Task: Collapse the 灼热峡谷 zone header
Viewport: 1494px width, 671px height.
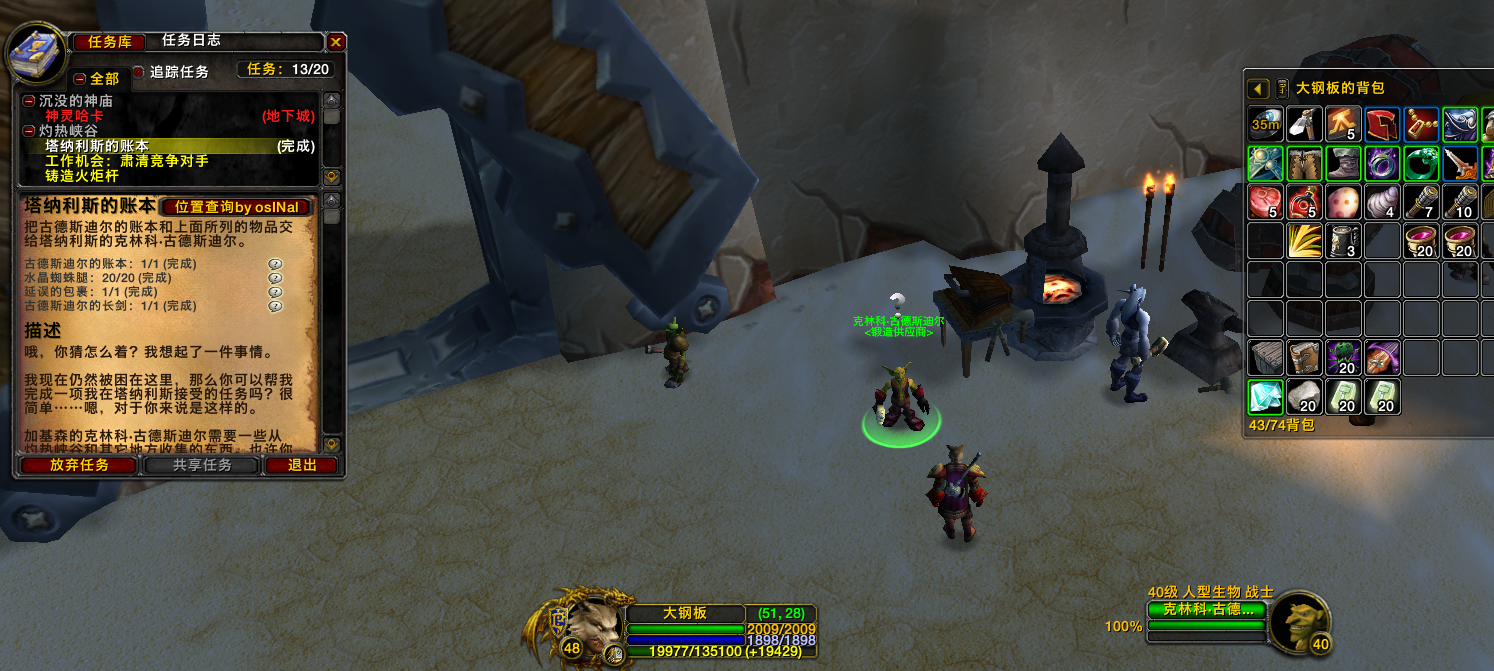Action: (x=29, y=131)
